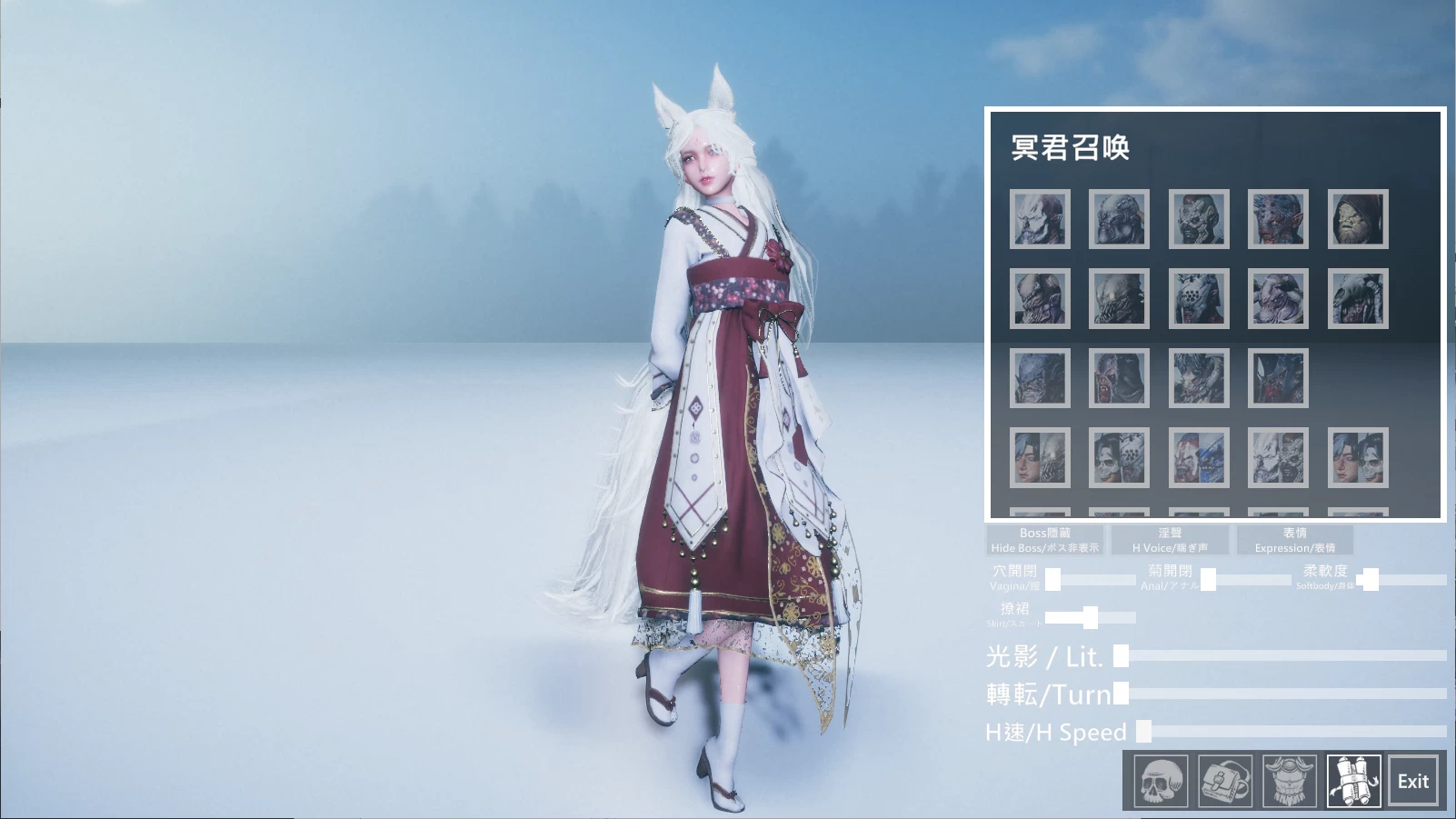Toggle the H Voice button
Viewport: 1456px width, 819px height.
coord(1170,540)
